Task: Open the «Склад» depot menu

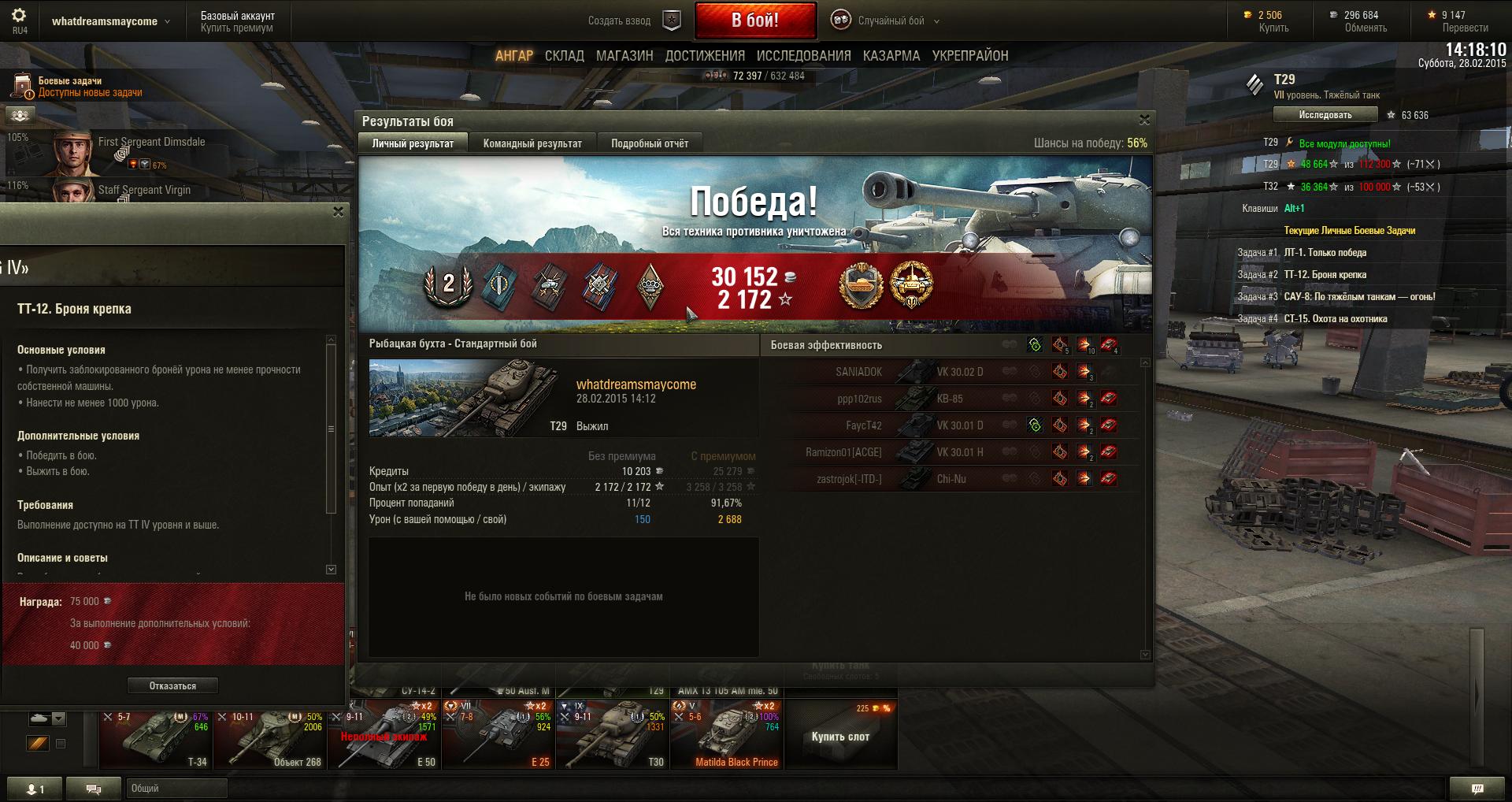Action: tap(564, 56)
